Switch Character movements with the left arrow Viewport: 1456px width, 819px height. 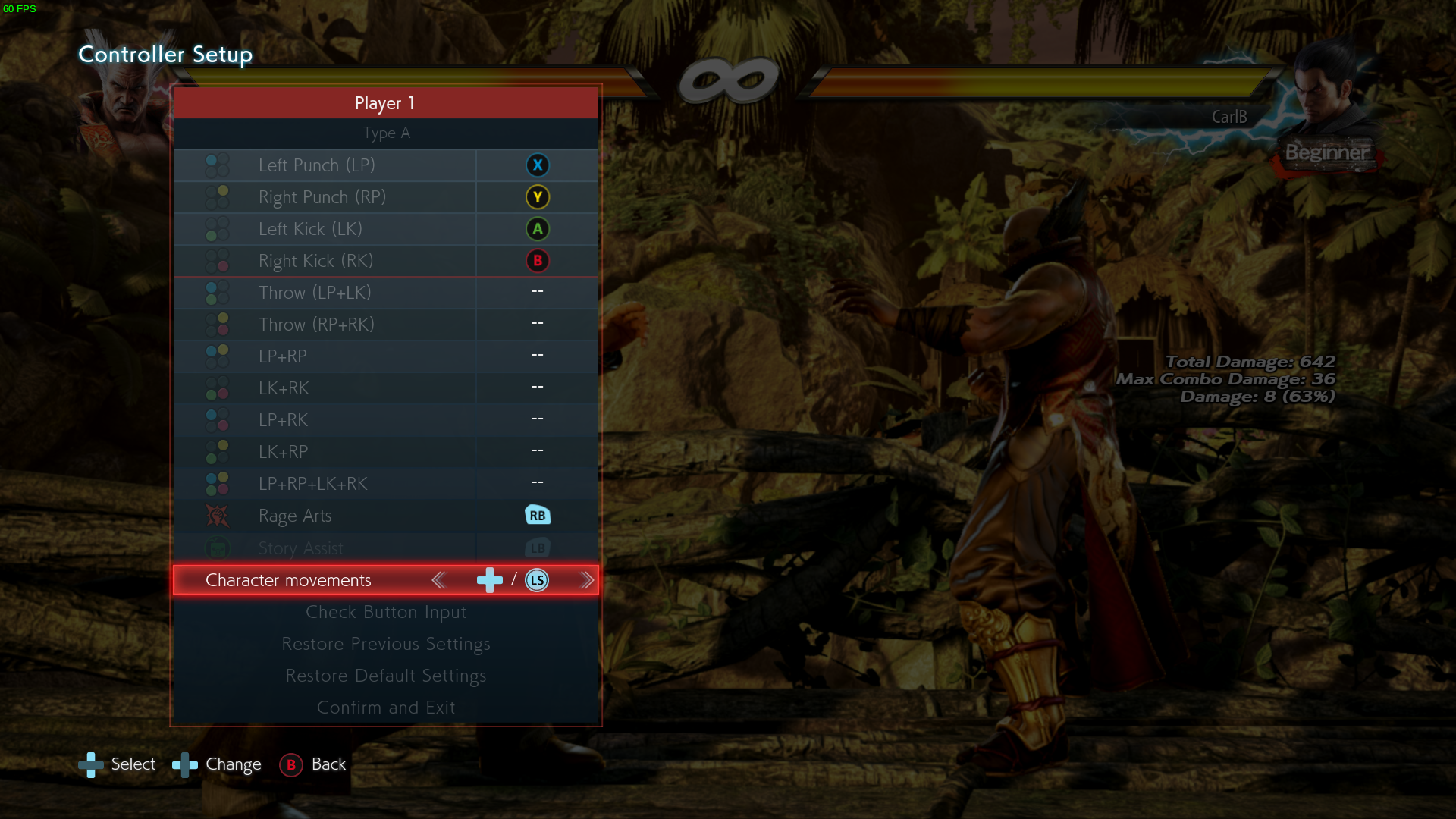(438, 580)
